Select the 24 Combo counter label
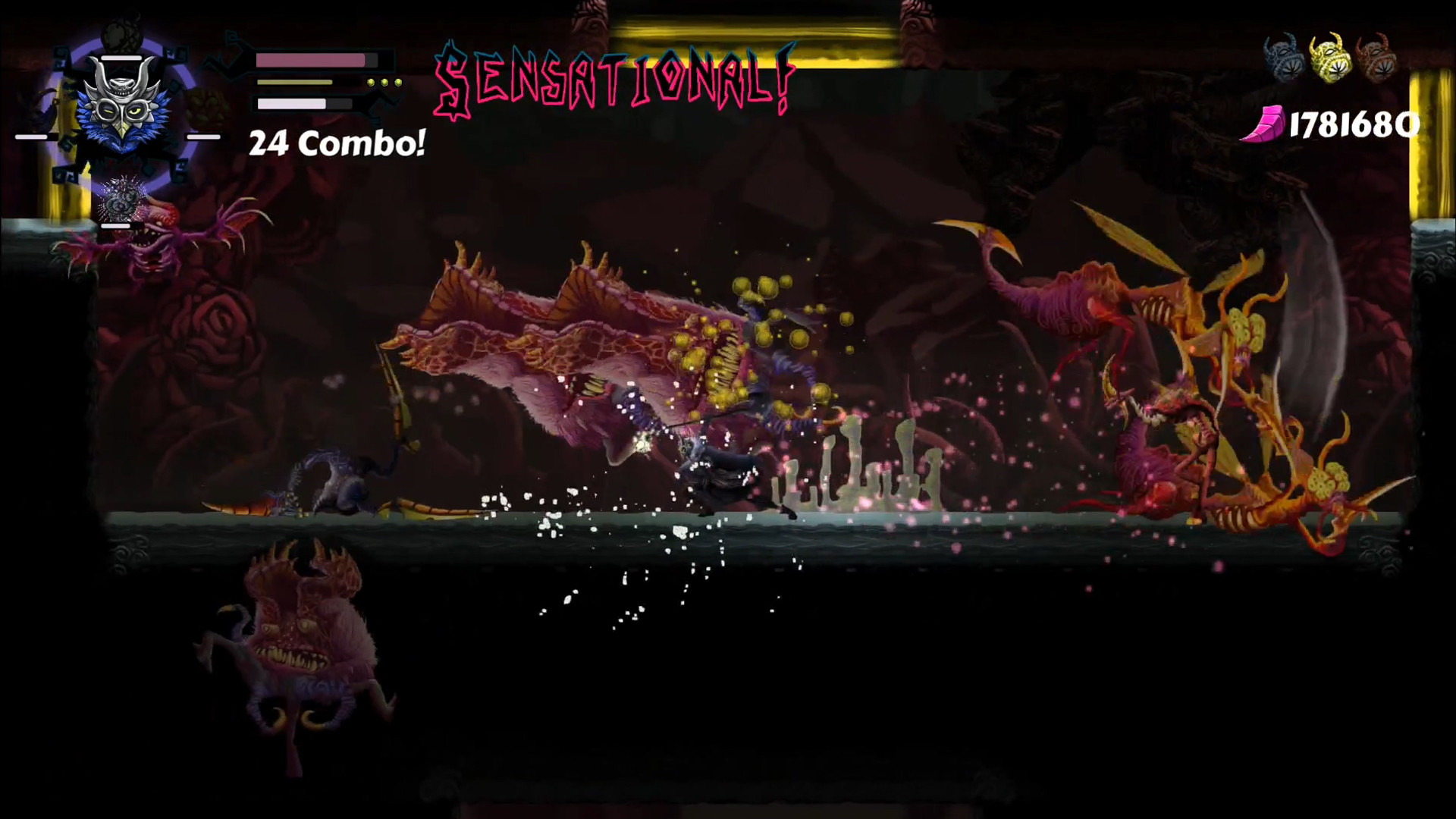The height and width of the screenshot is (819, 1456). pos(336,143)
